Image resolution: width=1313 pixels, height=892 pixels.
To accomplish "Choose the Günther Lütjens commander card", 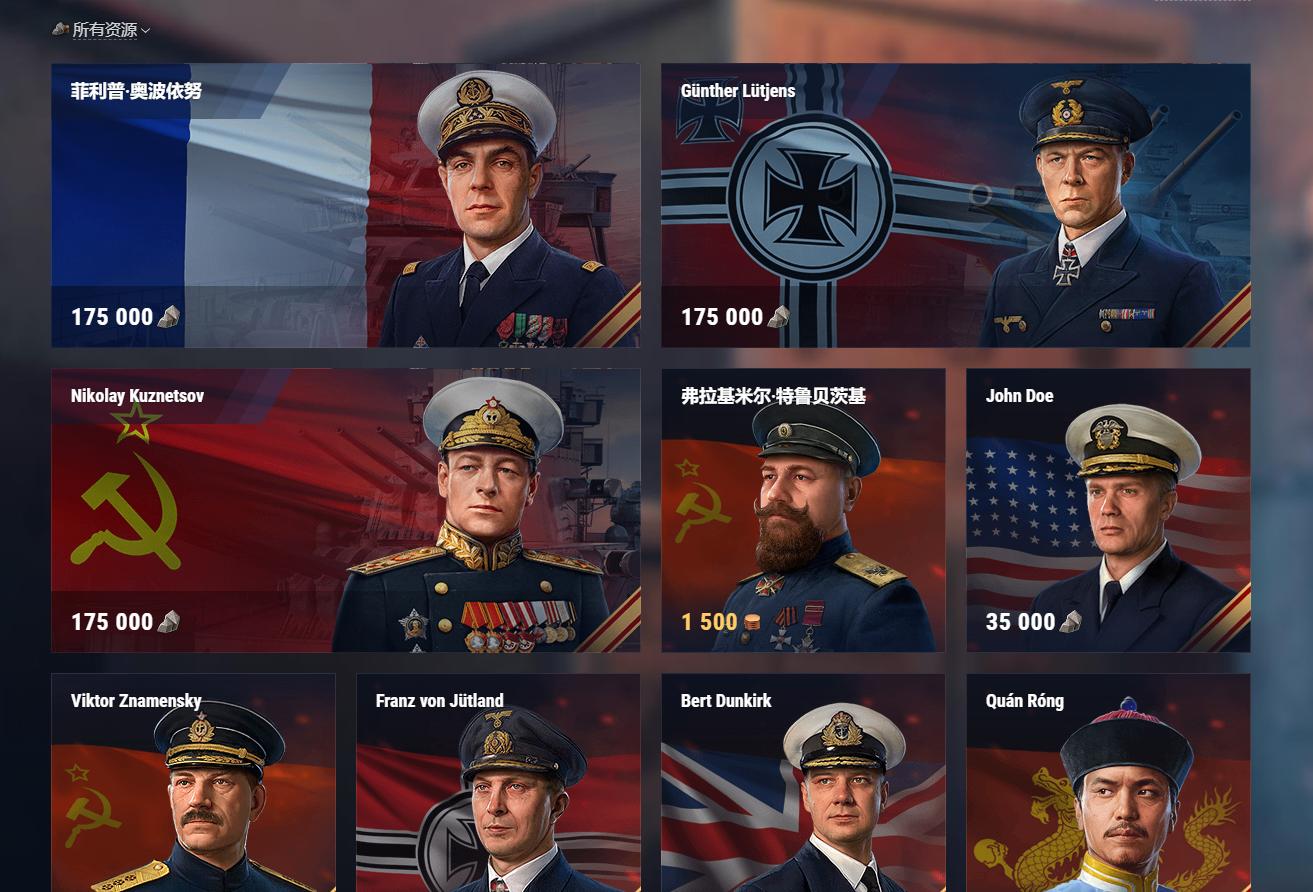I will [955, 205].
